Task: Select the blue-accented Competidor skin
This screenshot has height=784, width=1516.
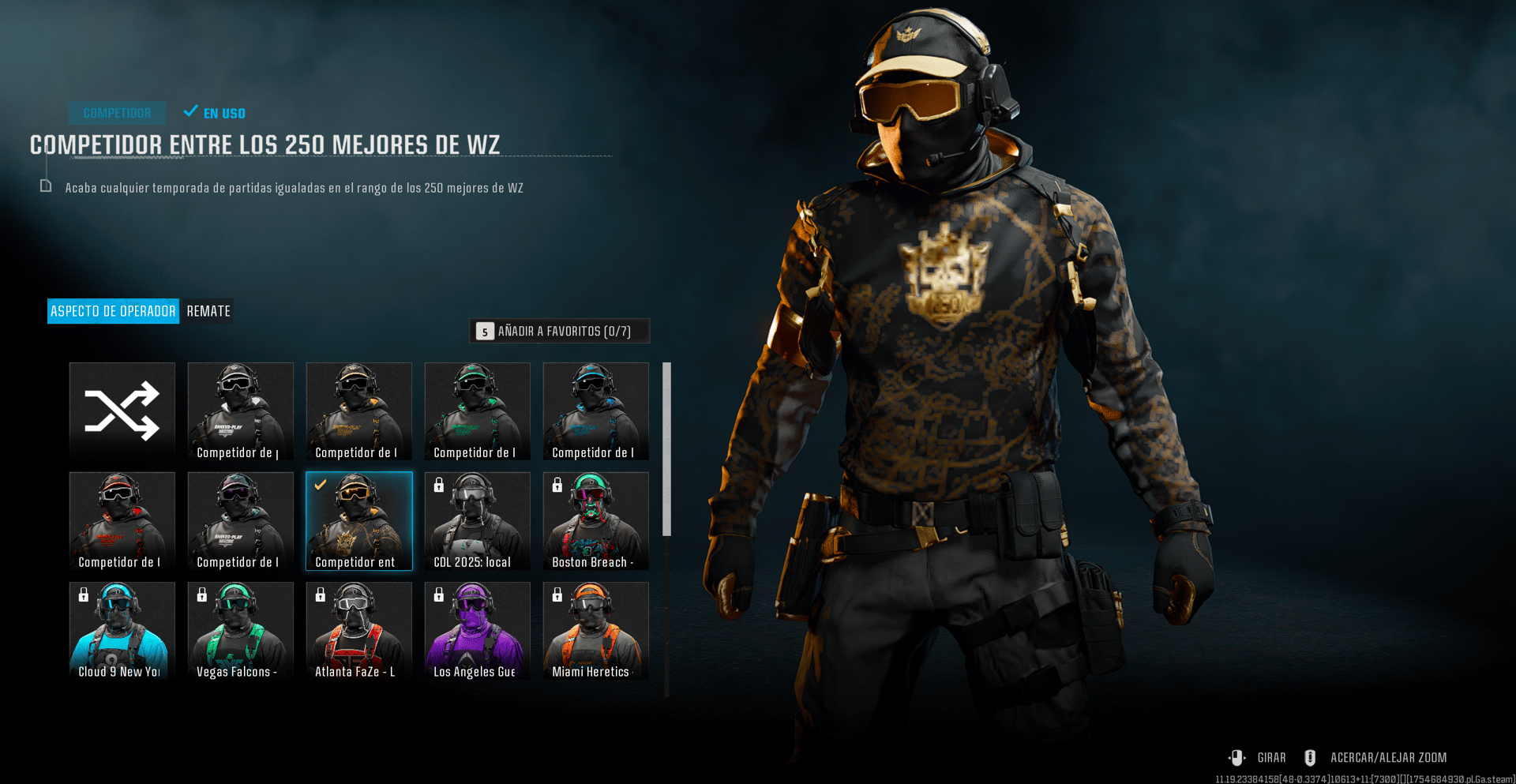Action: [x=596, y=411]
